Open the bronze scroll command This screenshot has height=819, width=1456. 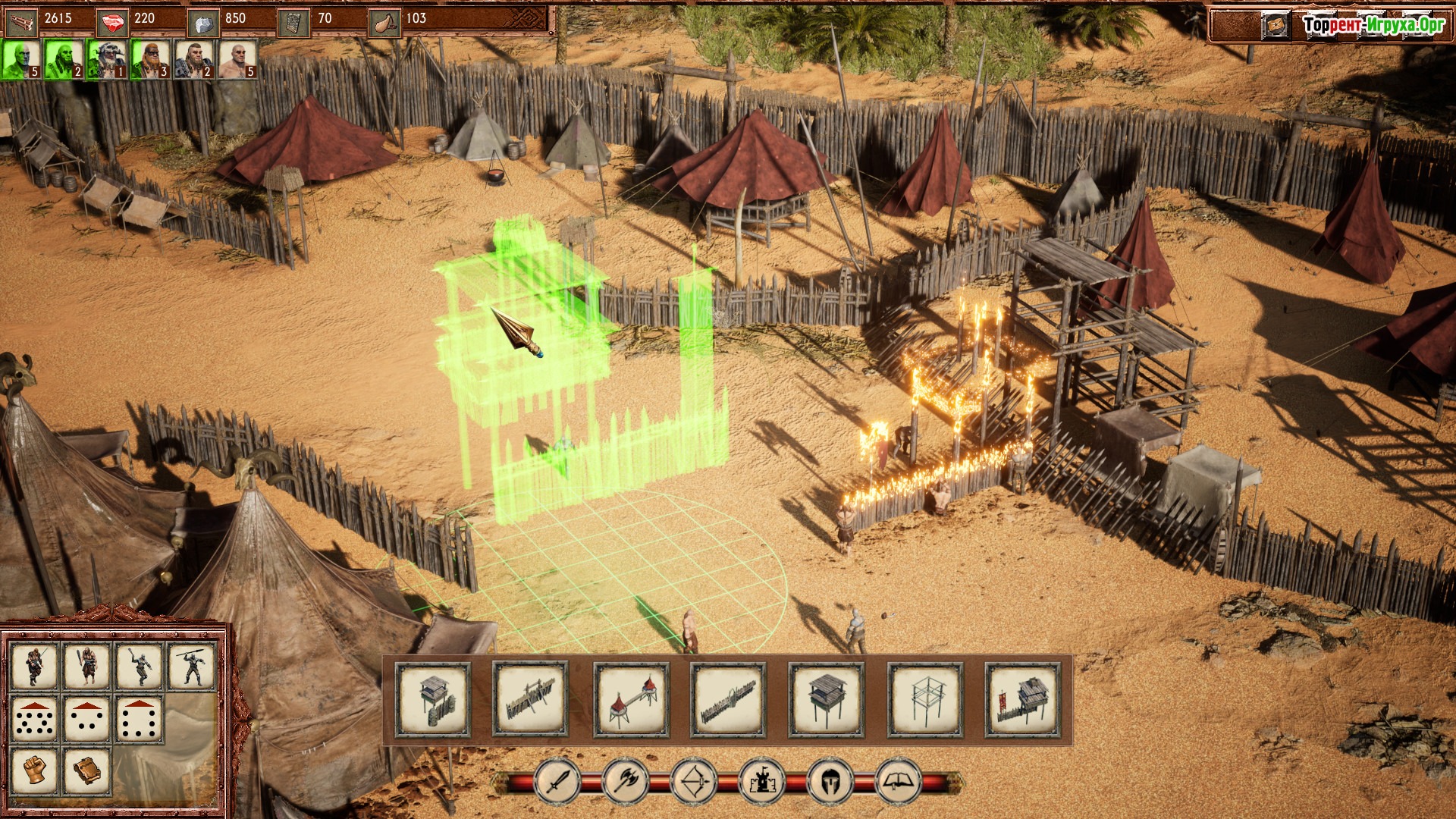click(x=87, y=770)
